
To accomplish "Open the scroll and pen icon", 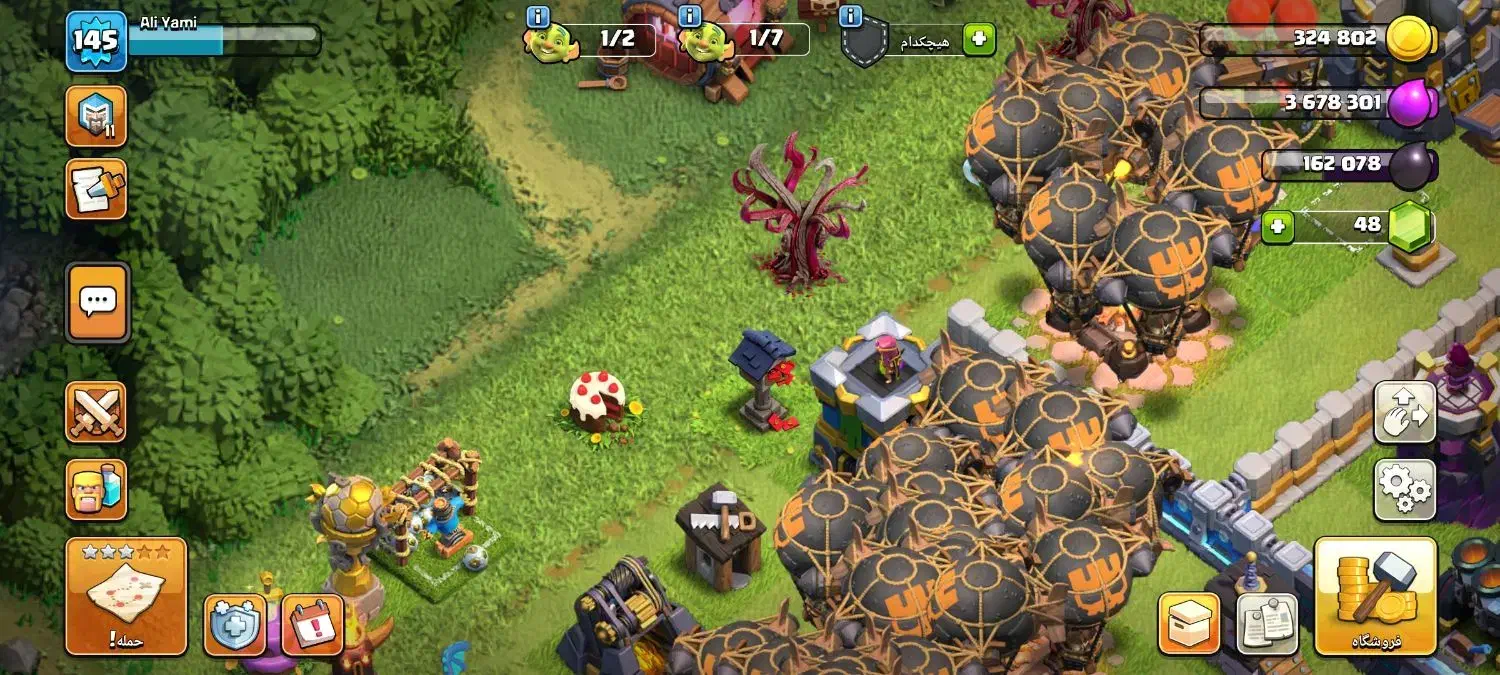I will (96, 189).
